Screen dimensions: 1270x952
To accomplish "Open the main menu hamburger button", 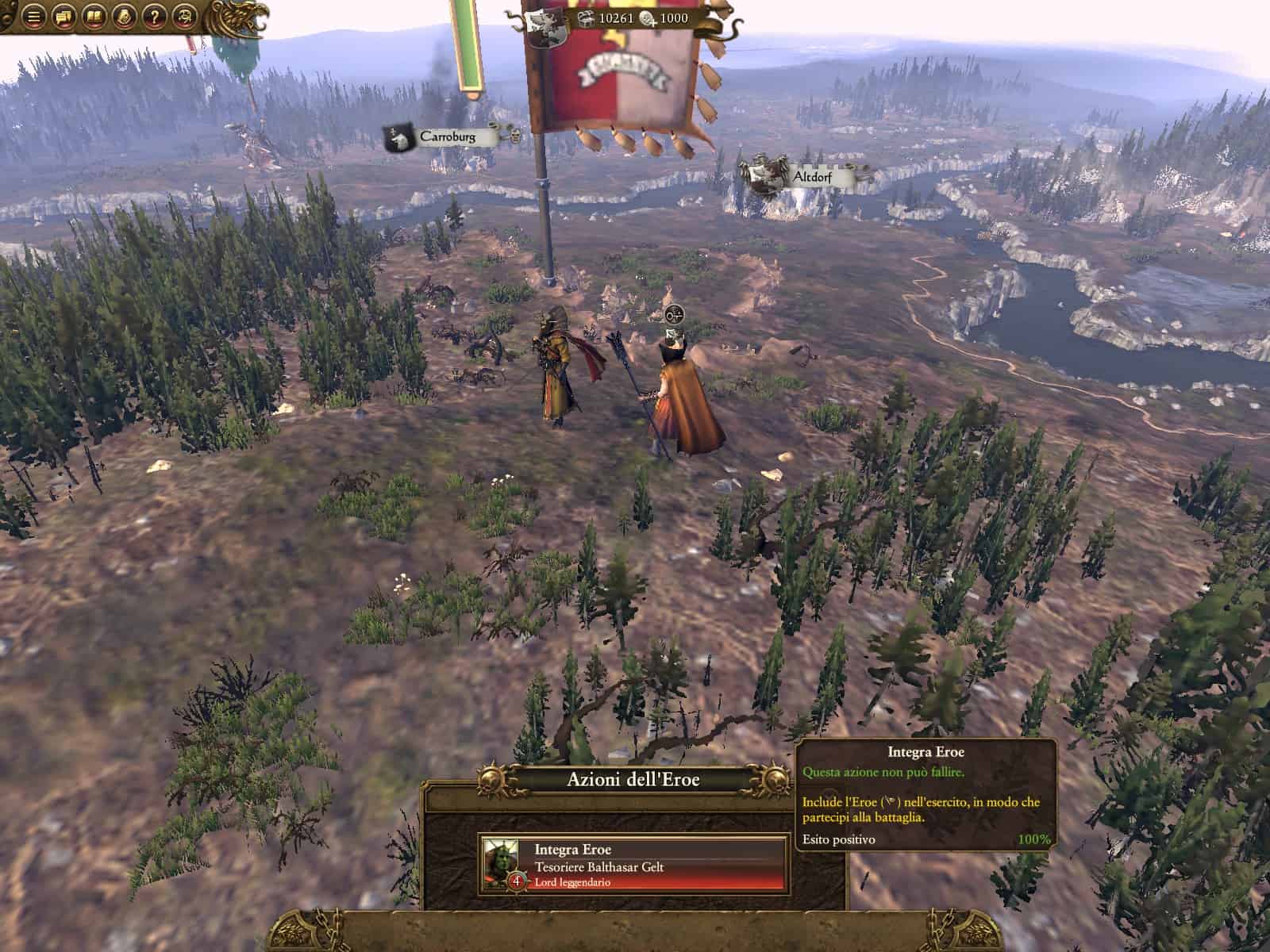I will [x=33, y=17].
